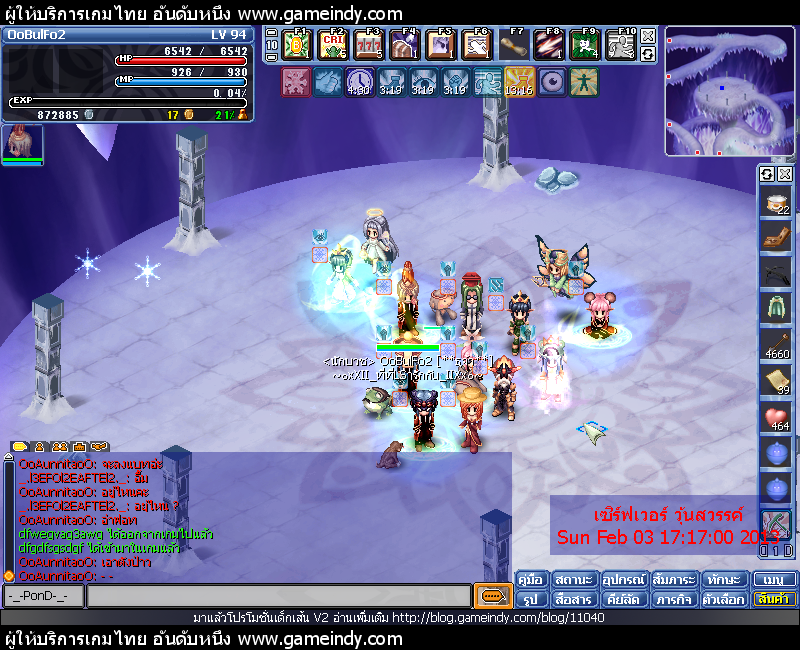The width and height of the screenshot is (800, 650).
Task: Use the red heart item slot
Action: click(x=776, y=418)
